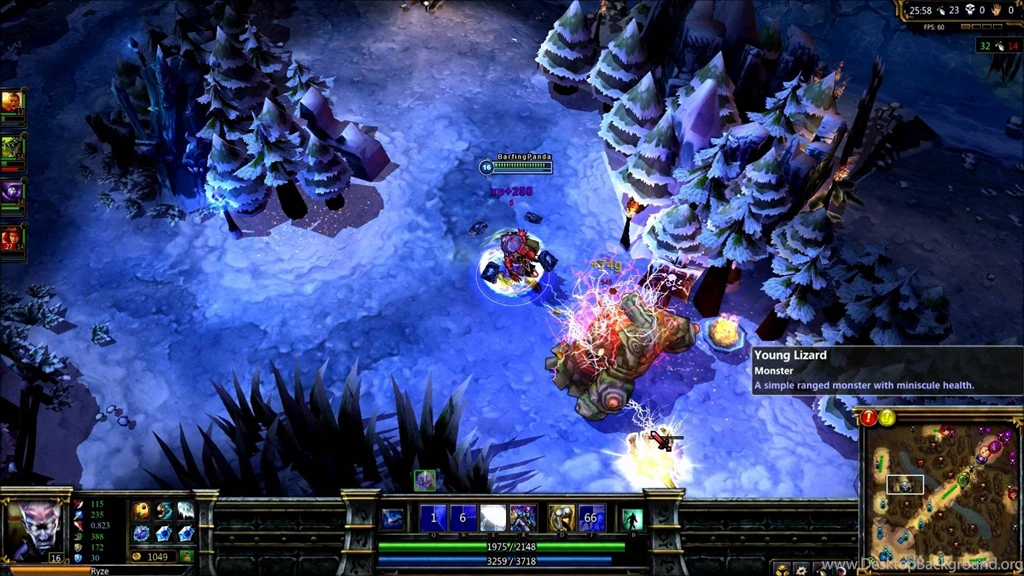
Task: Select the green-faced ally portrait
Action: point(13,148)
